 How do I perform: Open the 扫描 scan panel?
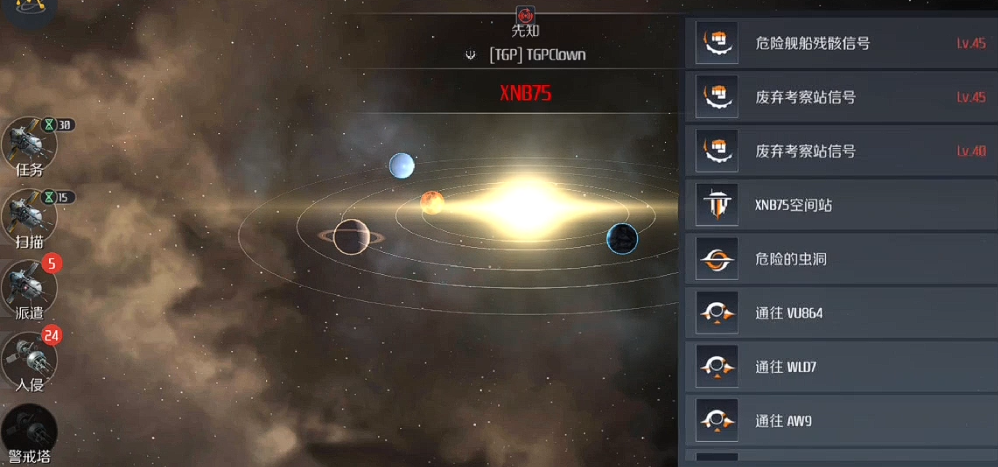pyautogui.click(x=29, y=215)
